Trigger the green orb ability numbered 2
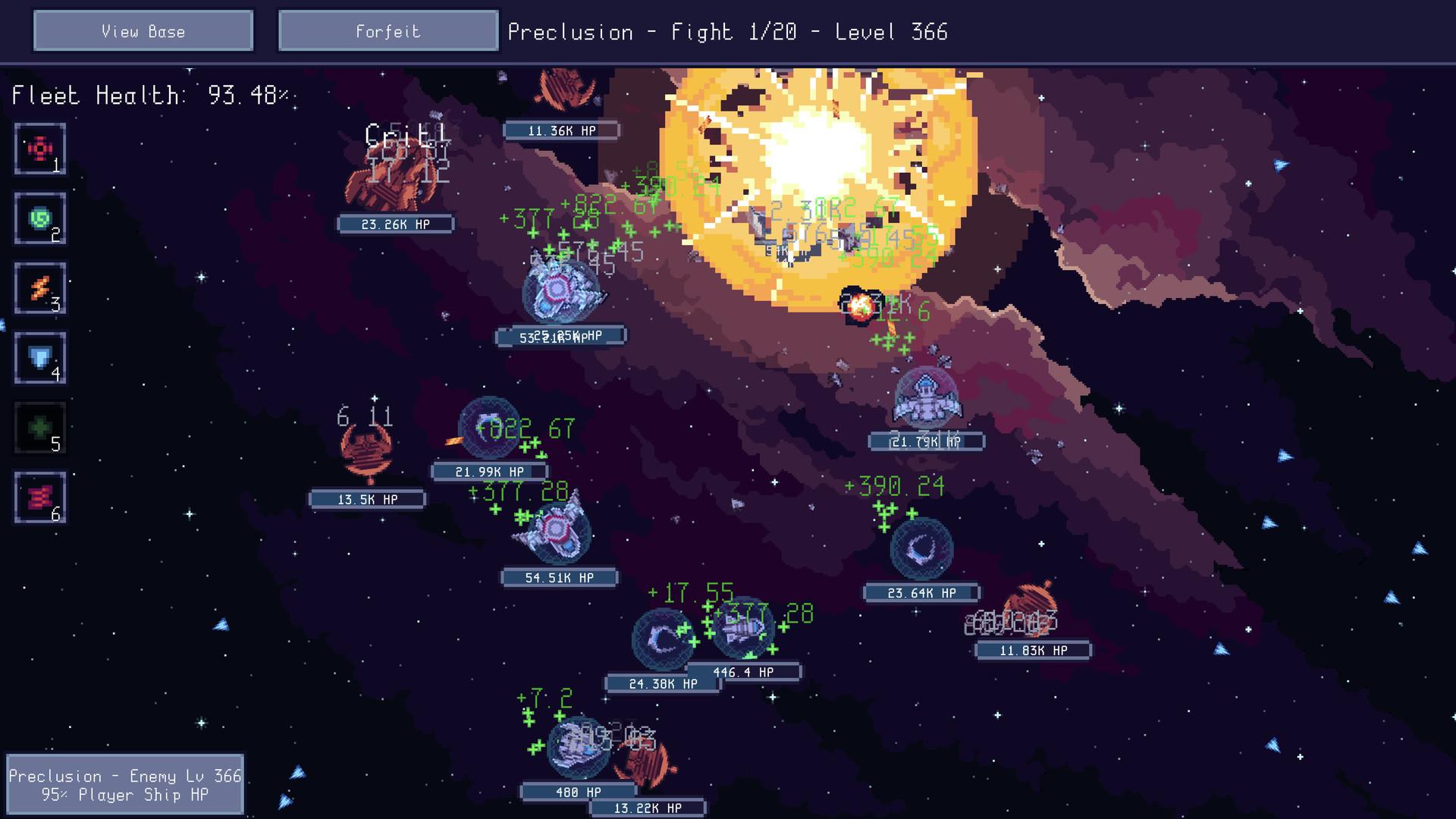The image size is (1456, 819). [40, 218]
